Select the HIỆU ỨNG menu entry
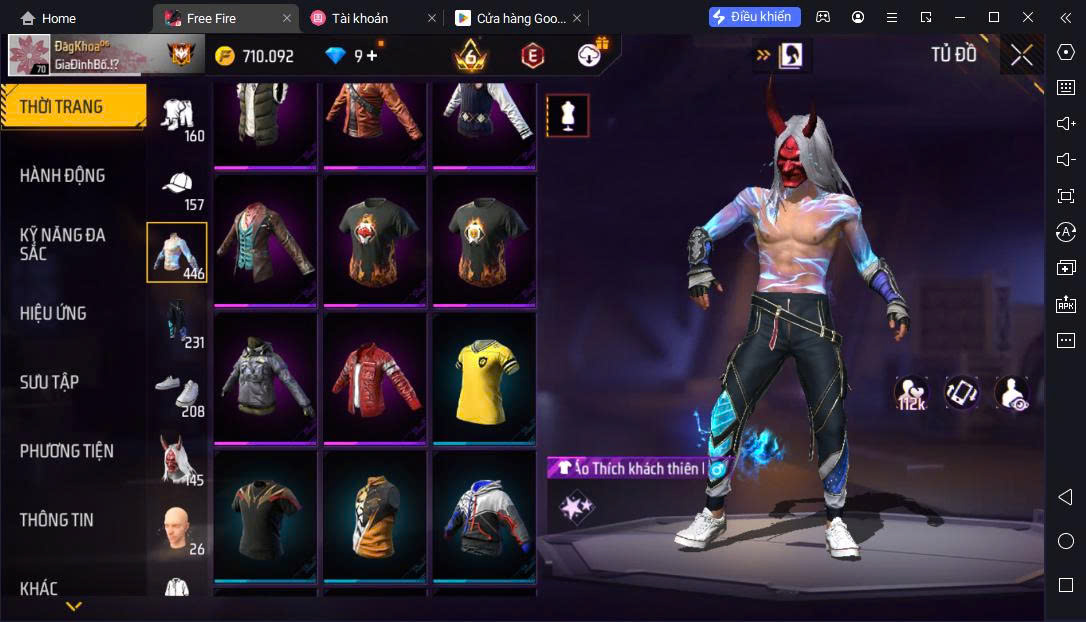This screenshot has width=1086, height=622. 53,313
